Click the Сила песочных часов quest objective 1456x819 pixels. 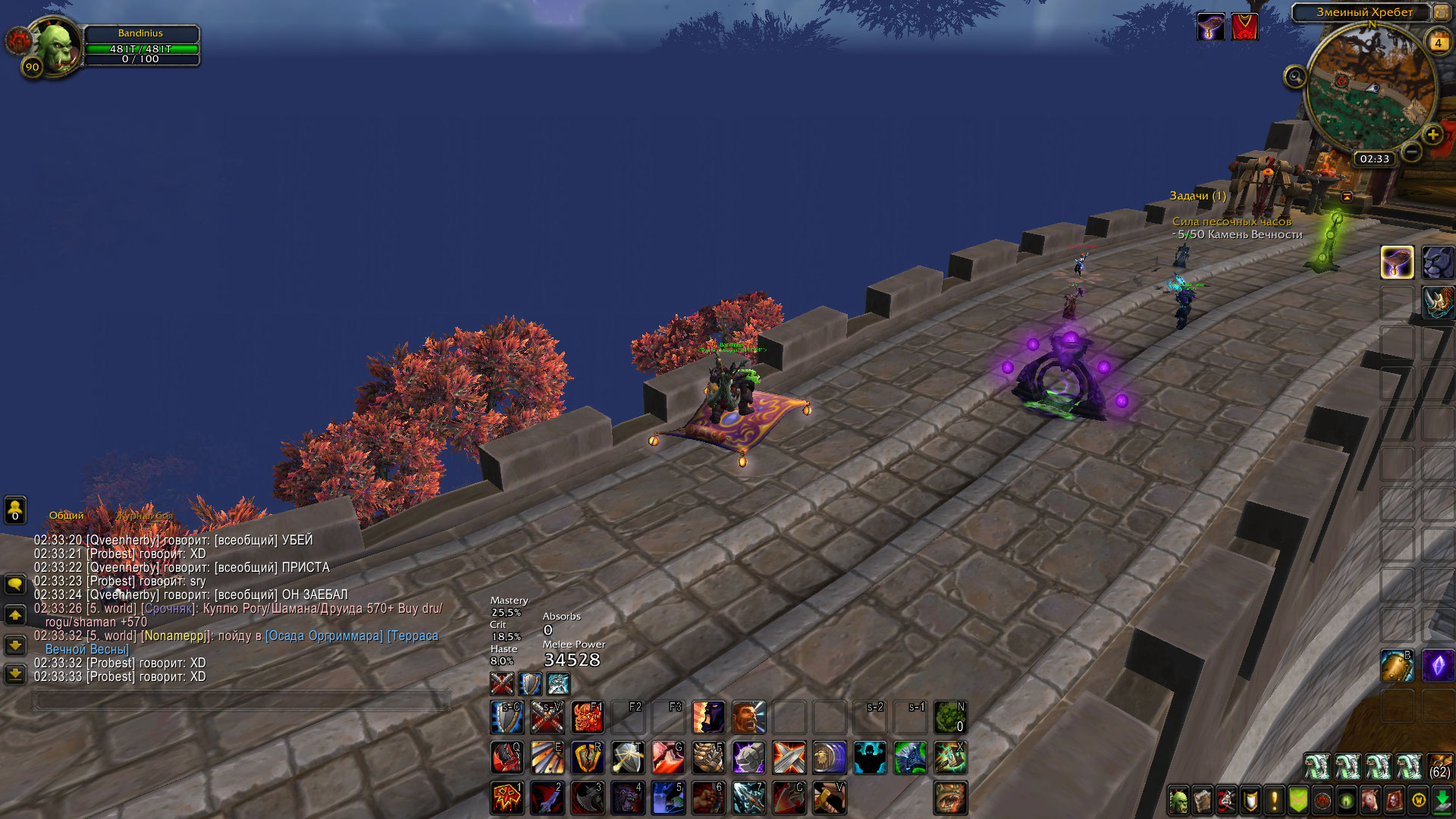[1232, 221]
